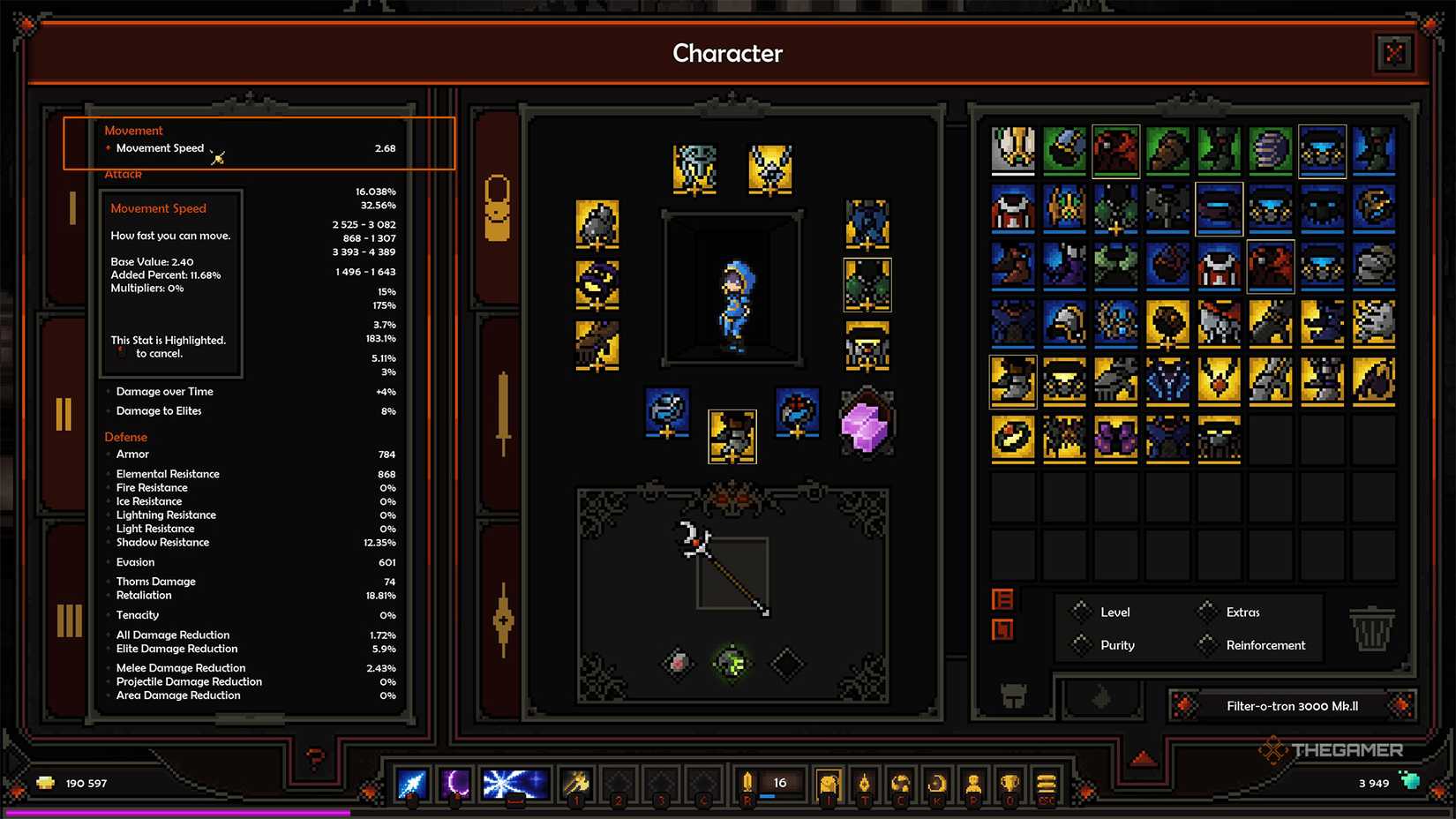1456x819 pixels.
Task: Check the Reinforcement filter
Action: tap(1207, 645)
